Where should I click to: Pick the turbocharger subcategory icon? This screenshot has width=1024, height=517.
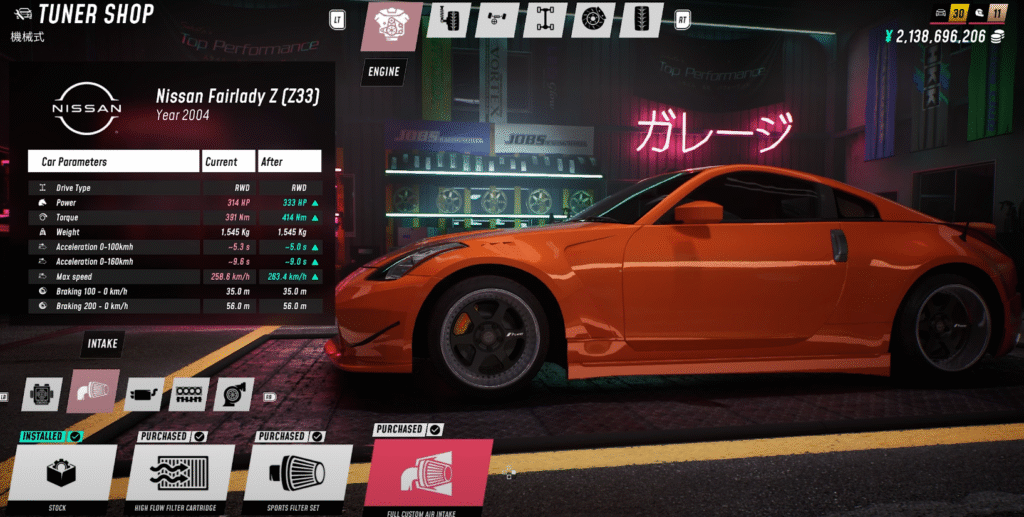point(232,395)
